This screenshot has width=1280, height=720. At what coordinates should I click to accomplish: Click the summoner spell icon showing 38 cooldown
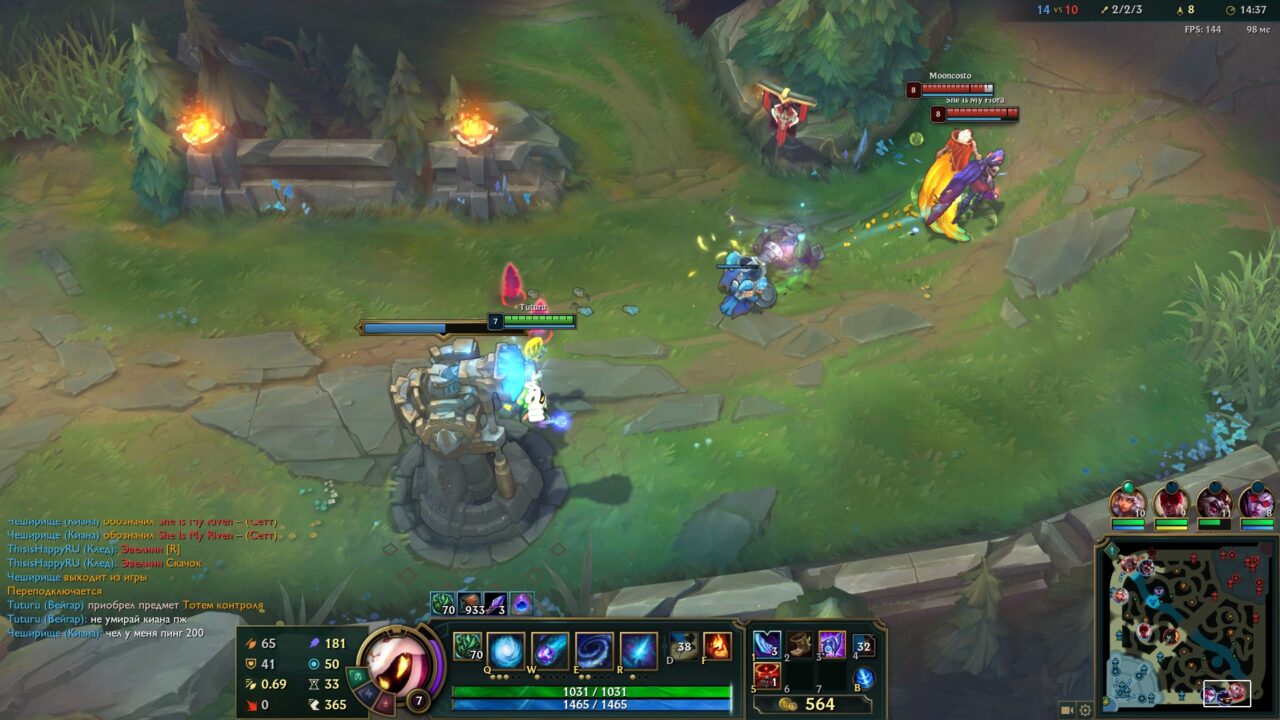(683, 645)
